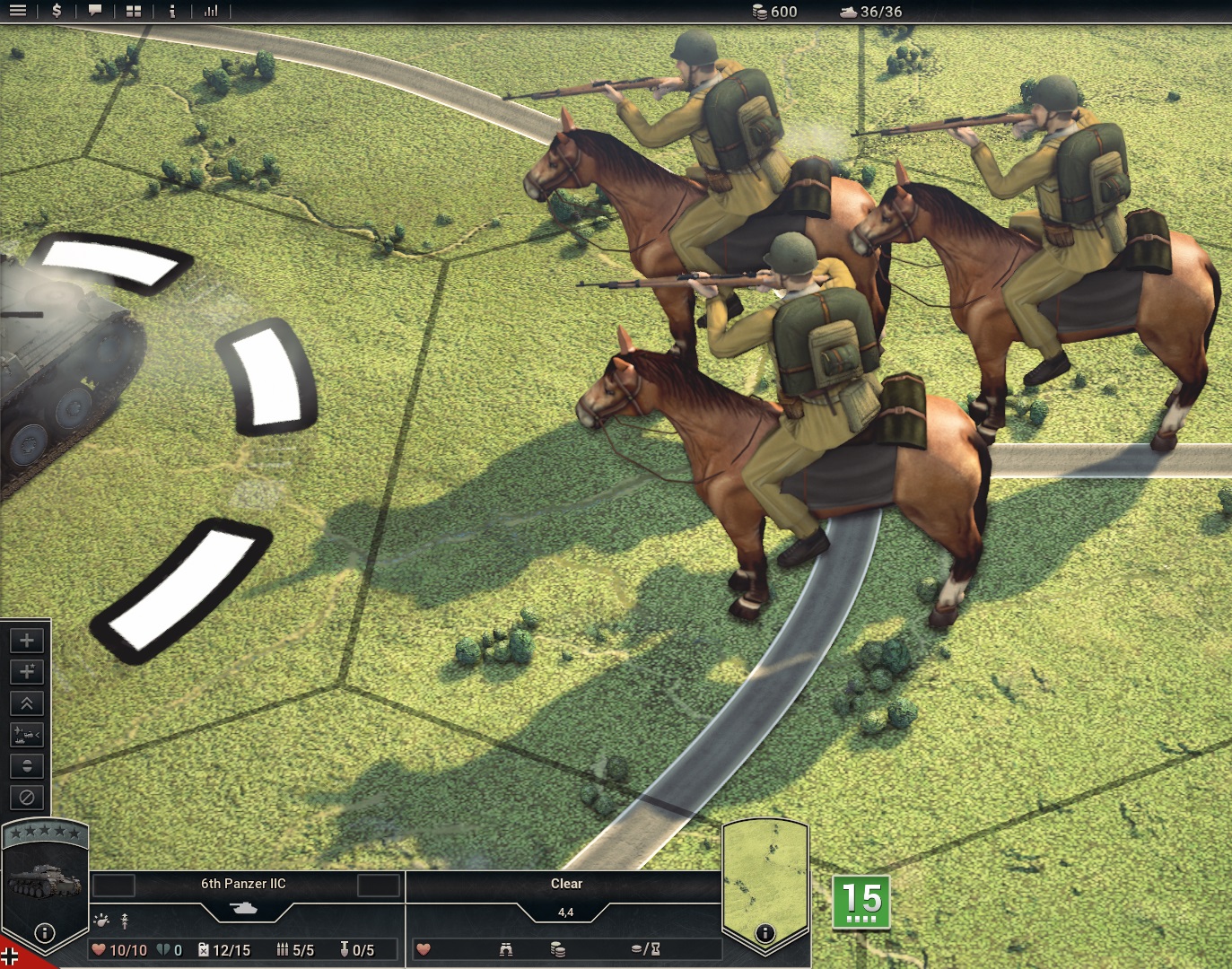
Task: Select the reinforce unit plus icon
Action: coord(26,640)
